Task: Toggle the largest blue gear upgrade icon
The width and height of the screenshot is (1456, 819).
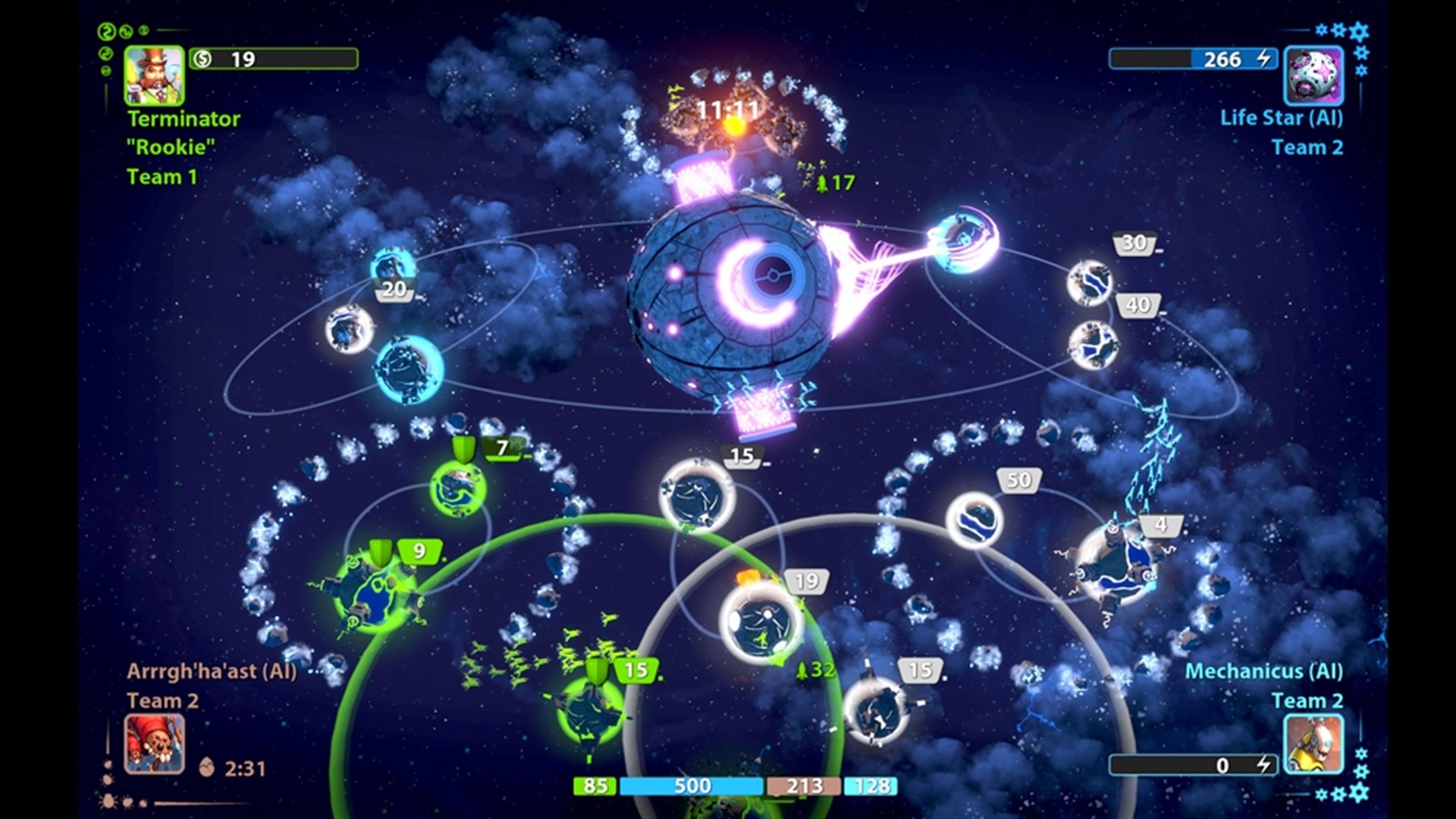Action: pos(1358,32)
